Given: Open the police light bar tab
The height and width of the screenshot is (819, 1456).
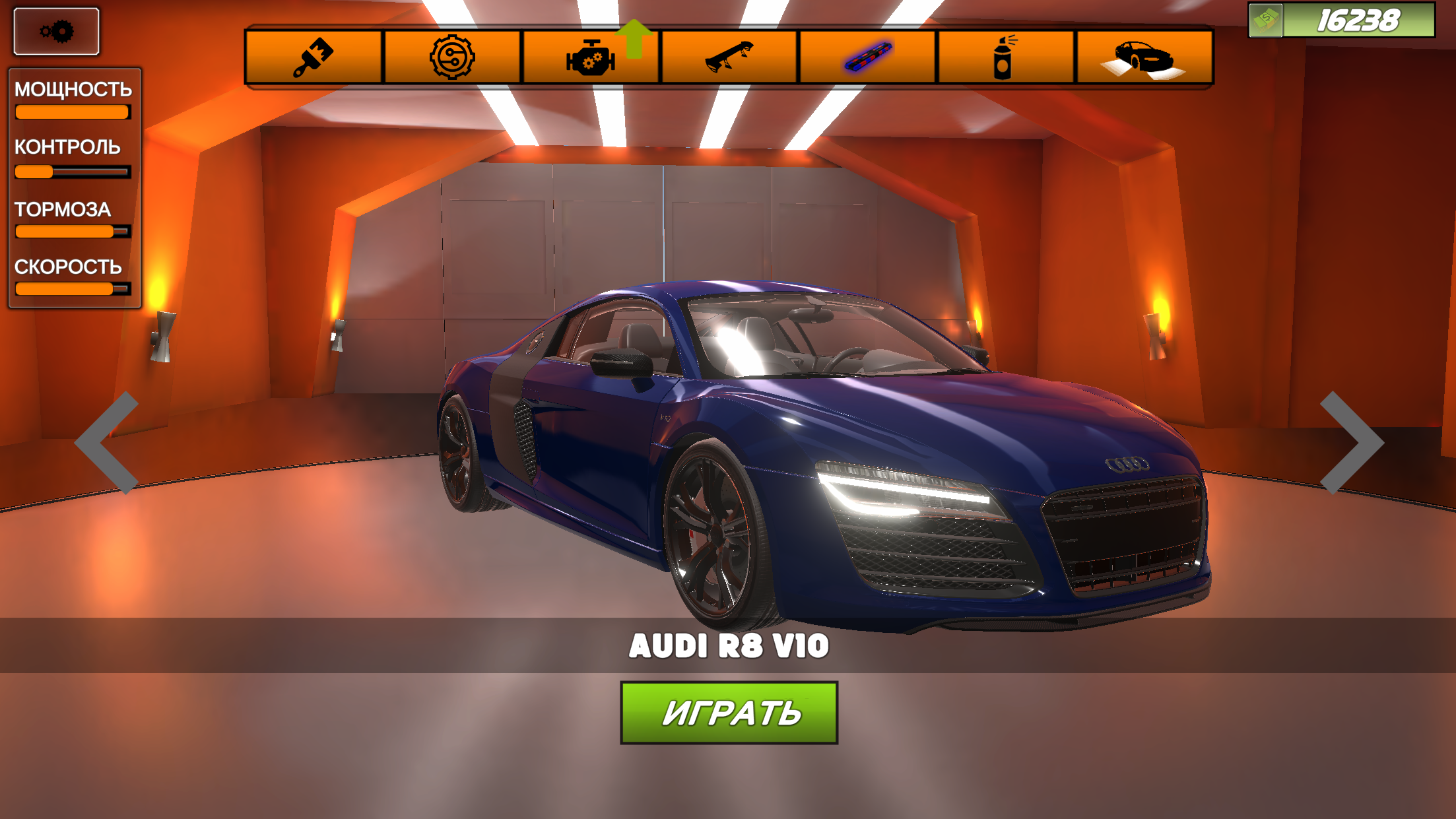Looking at the screenshot, I should click(868, 57).
